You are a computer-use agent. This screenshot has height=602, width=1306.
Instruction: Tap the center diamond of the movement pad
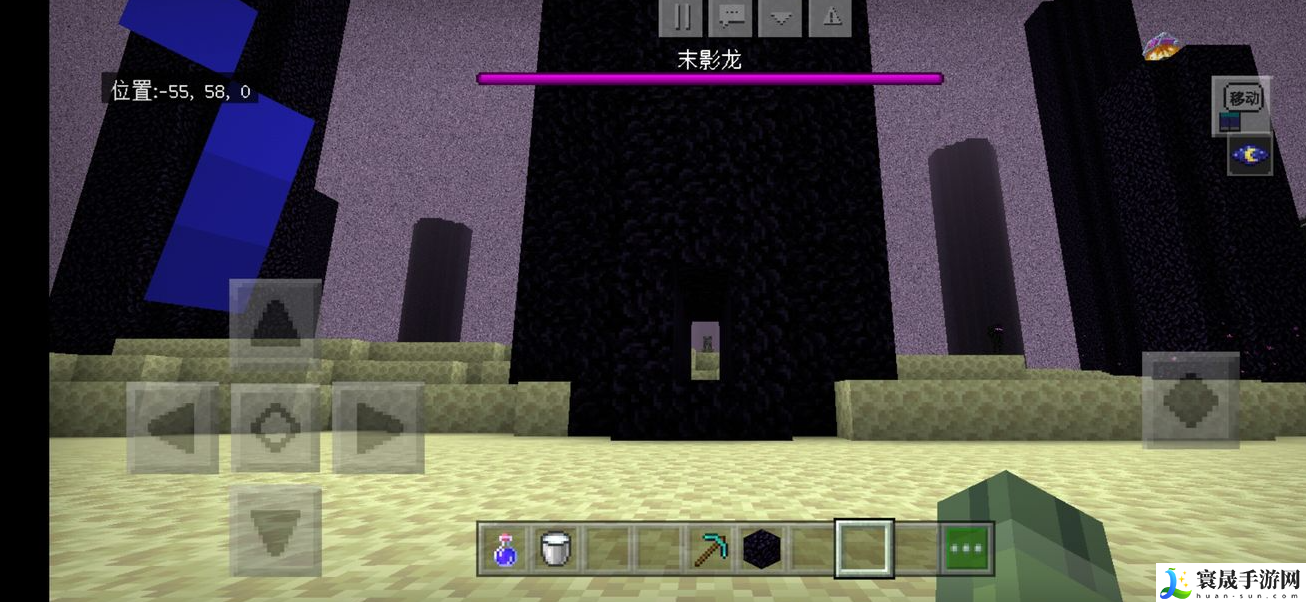click(275, 427)
